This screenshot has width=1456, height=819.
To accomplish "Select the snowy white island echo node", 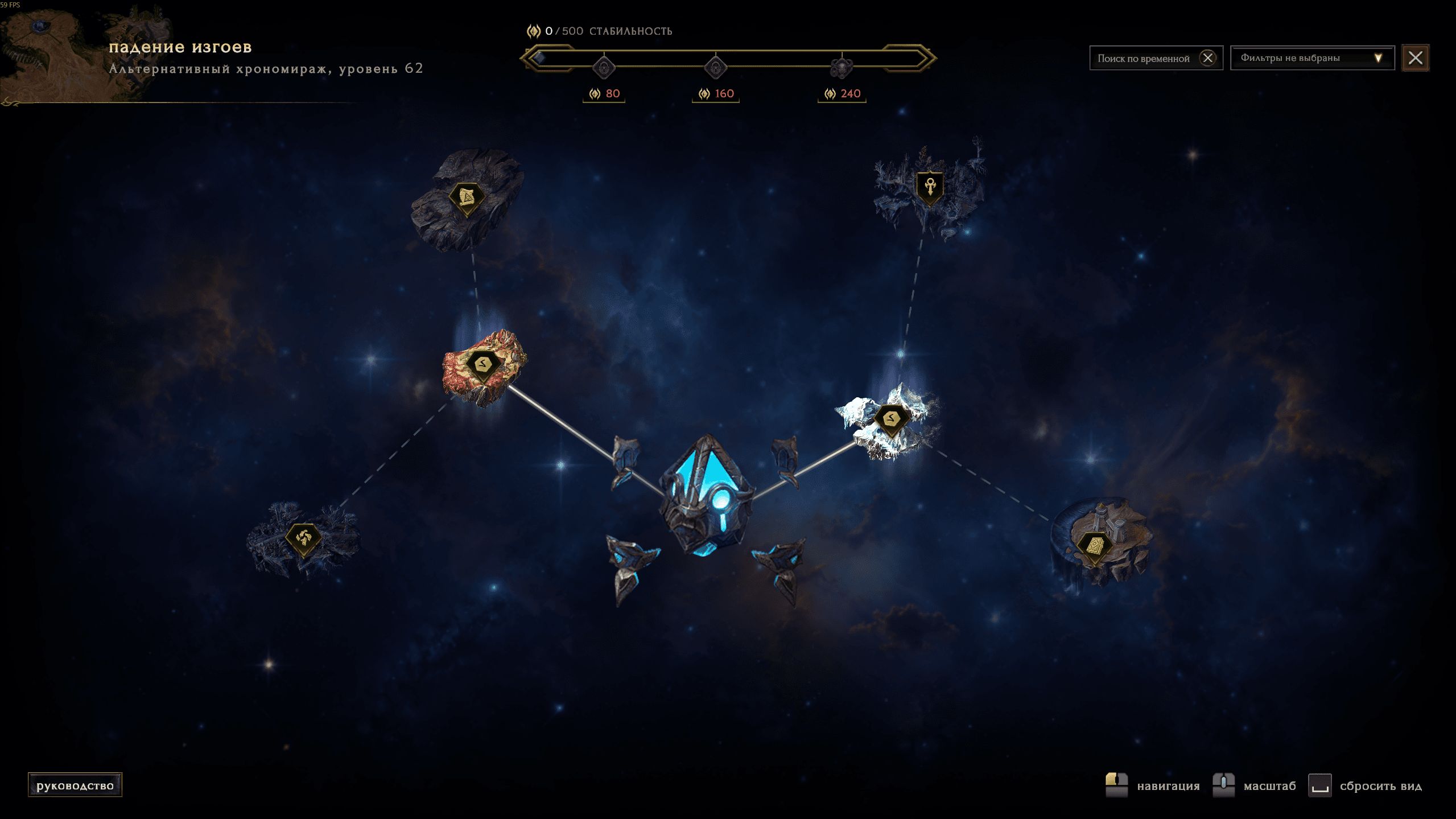I will click(891, 419).
